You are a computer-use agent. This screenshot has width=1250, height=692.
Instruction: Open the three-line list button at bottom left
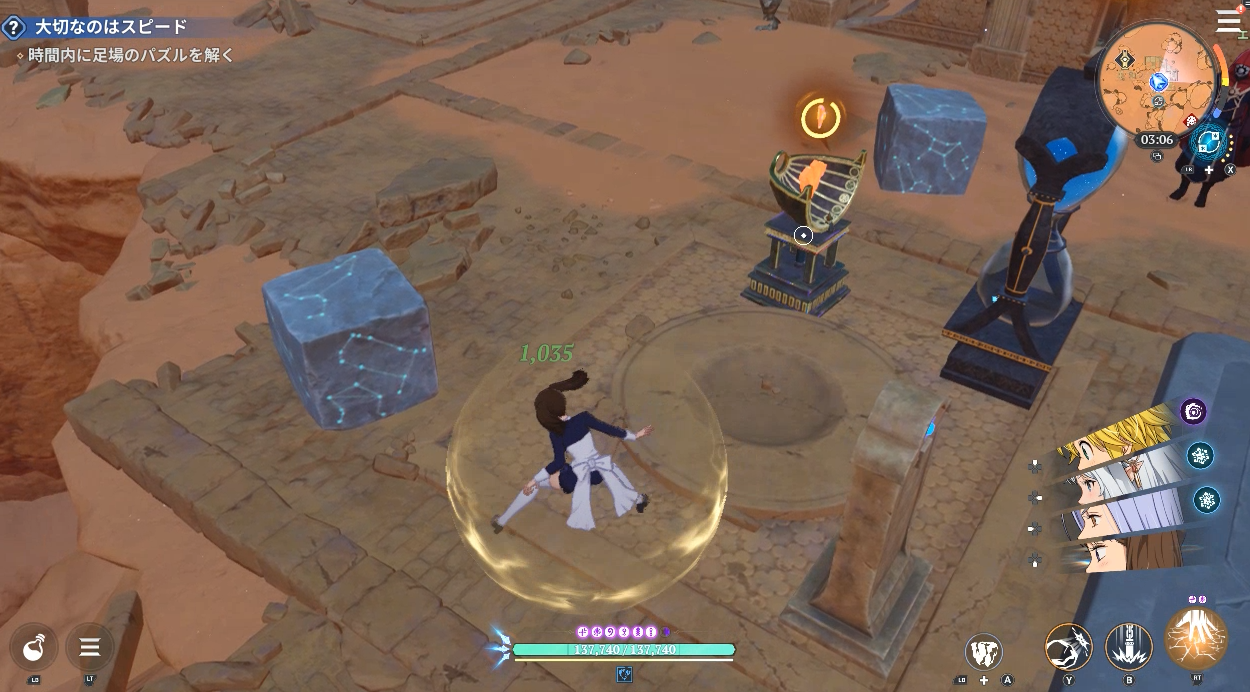(89, 647)
